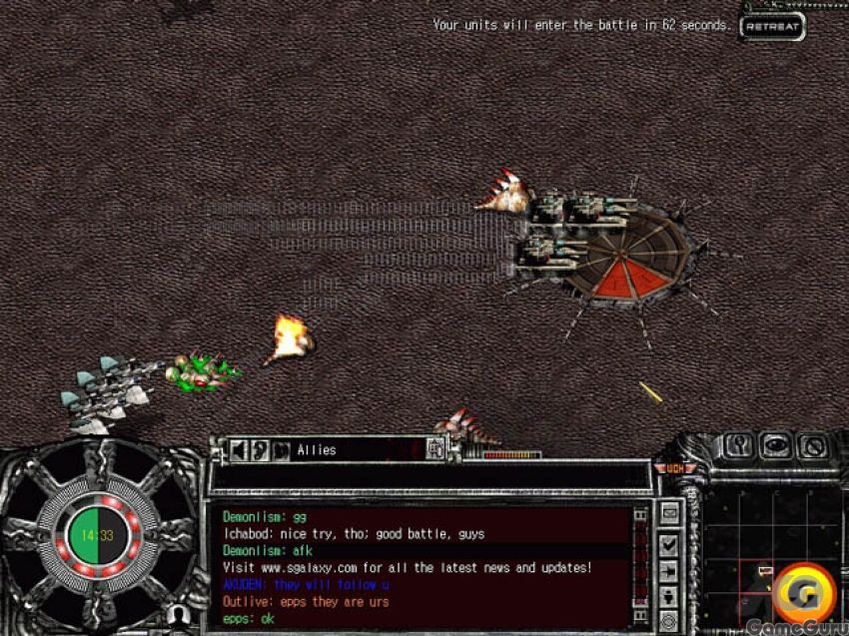Open the envelope message button
849x636 pixels.
click(669, 514)
